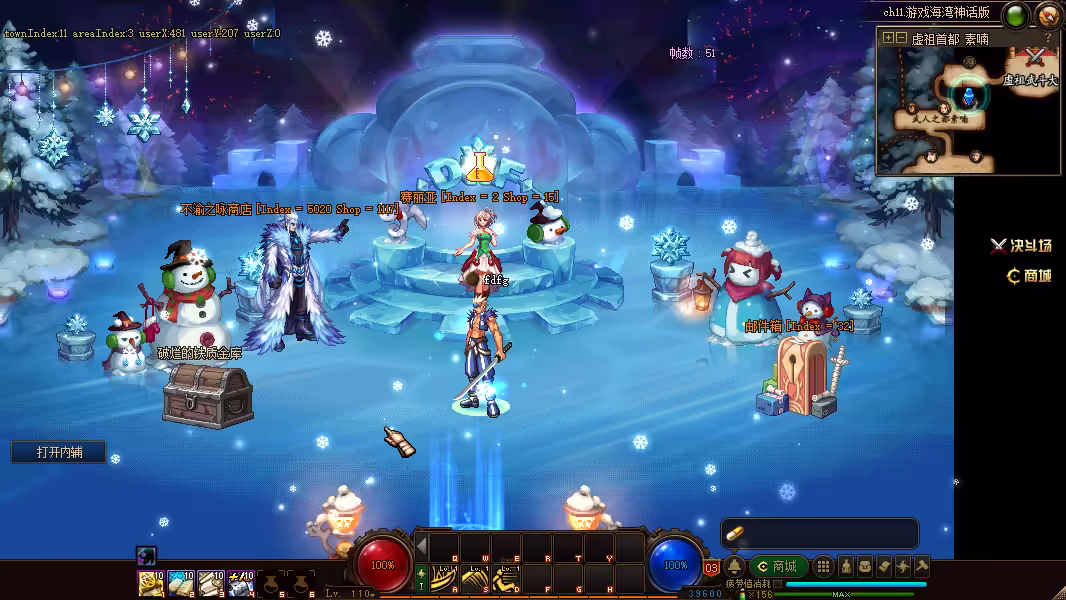The image size is (1066, 600).
Task: Click the left arrow on the skill bar
Action: coord(421,545)
